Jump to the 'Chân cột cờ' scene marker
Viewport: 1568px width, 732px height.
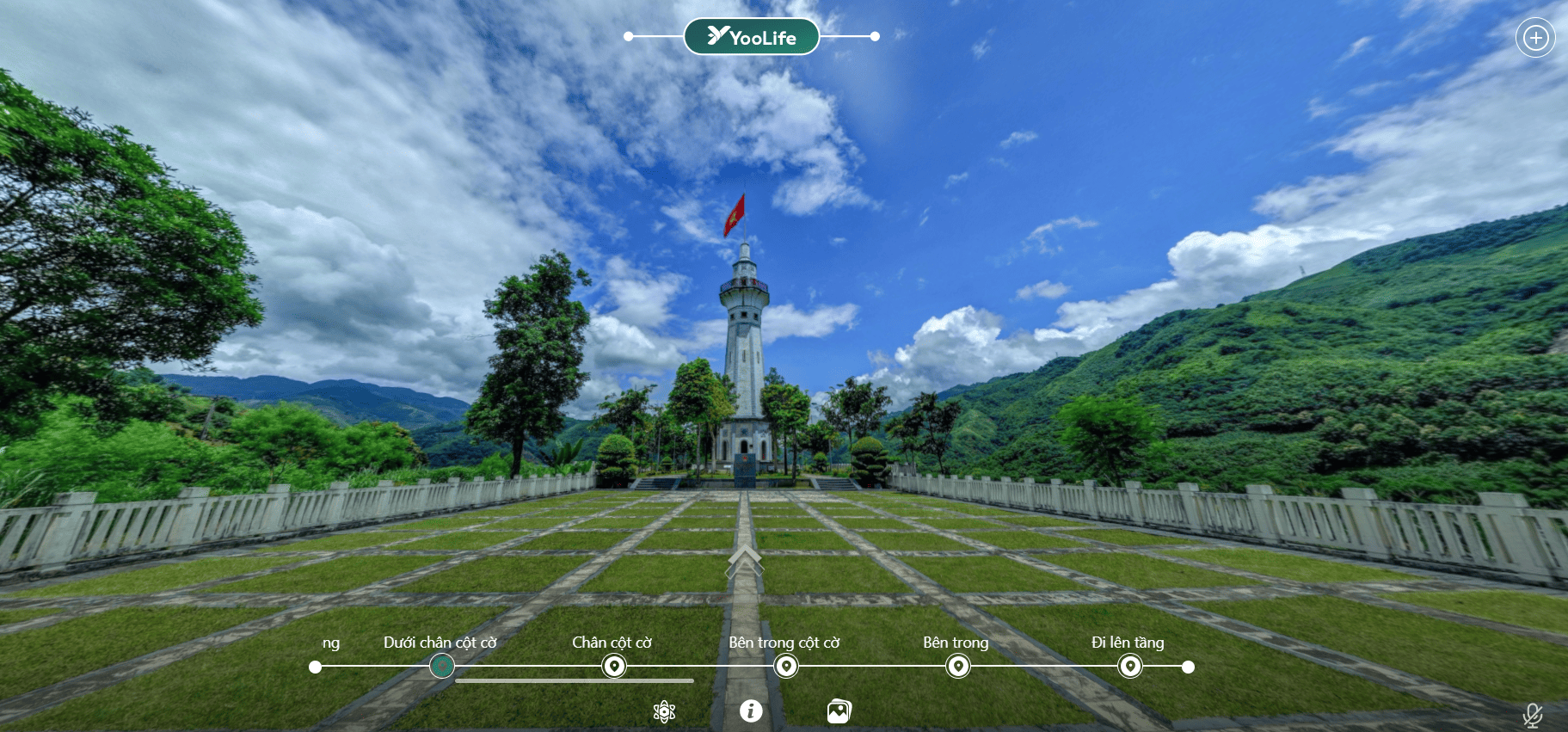pos(613,666)
